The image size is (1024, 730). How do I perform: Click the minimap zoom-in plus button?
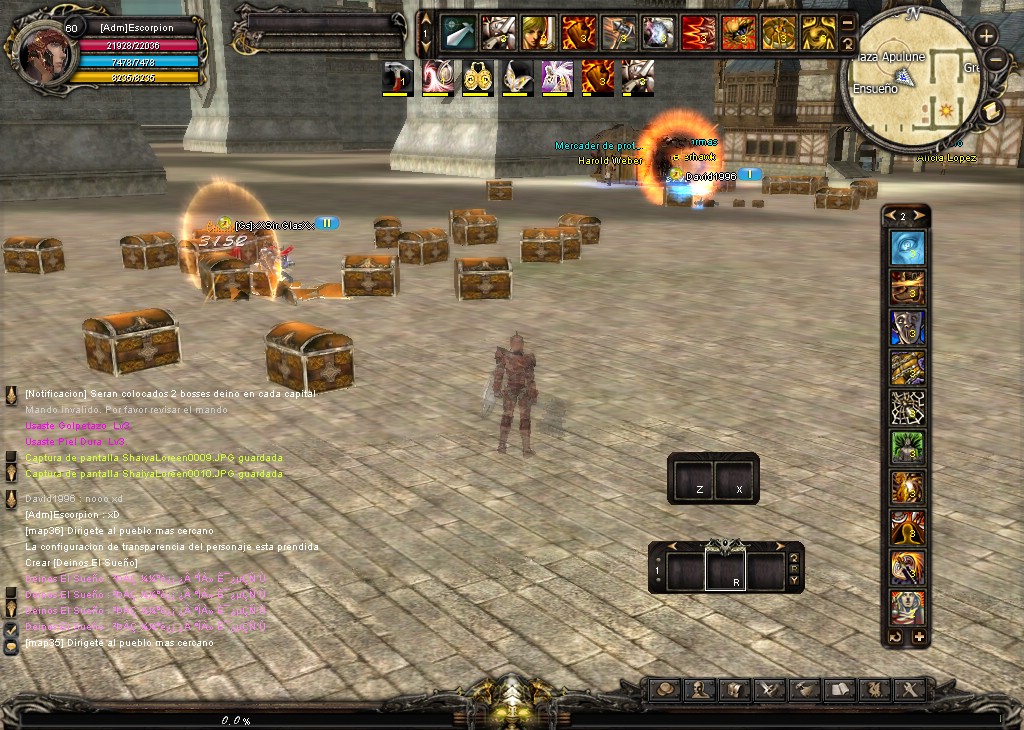tap(986, 36)
